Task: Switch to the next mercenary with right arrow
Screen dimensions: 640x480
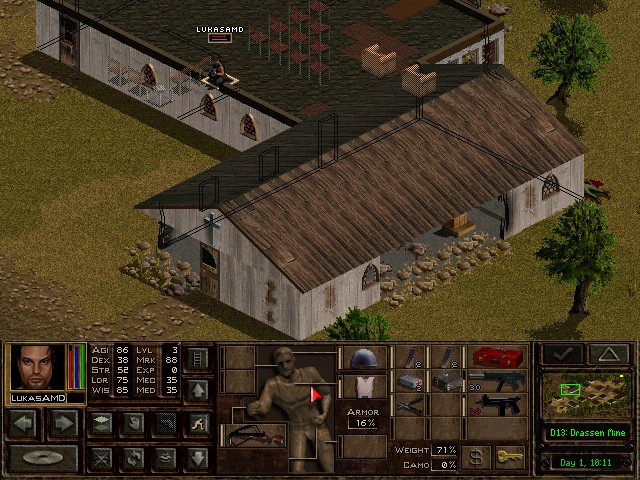Action: [64, 423]
